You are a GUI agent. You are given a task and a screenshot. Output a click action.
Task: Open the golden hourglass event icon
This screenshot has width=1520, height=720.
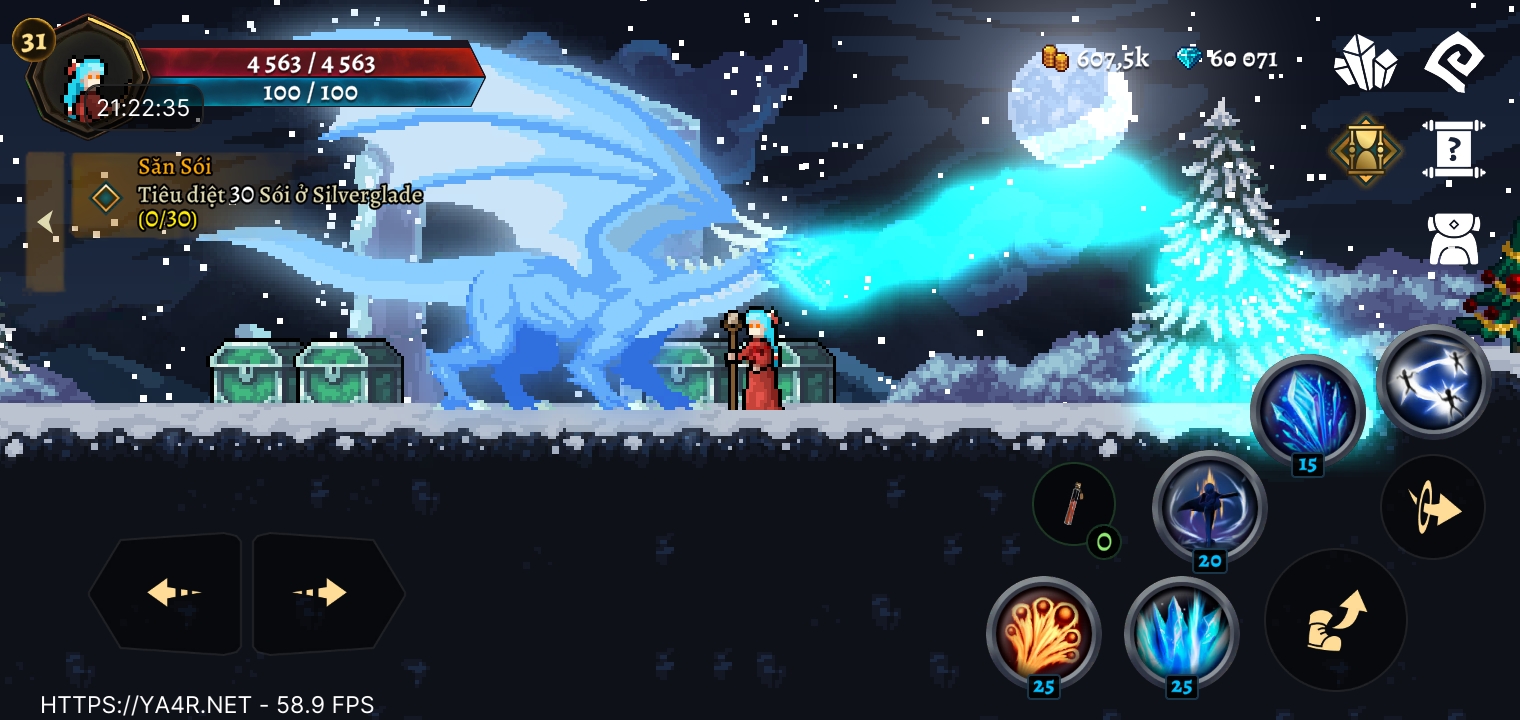pyautogui.click(x=1365, y=150)
